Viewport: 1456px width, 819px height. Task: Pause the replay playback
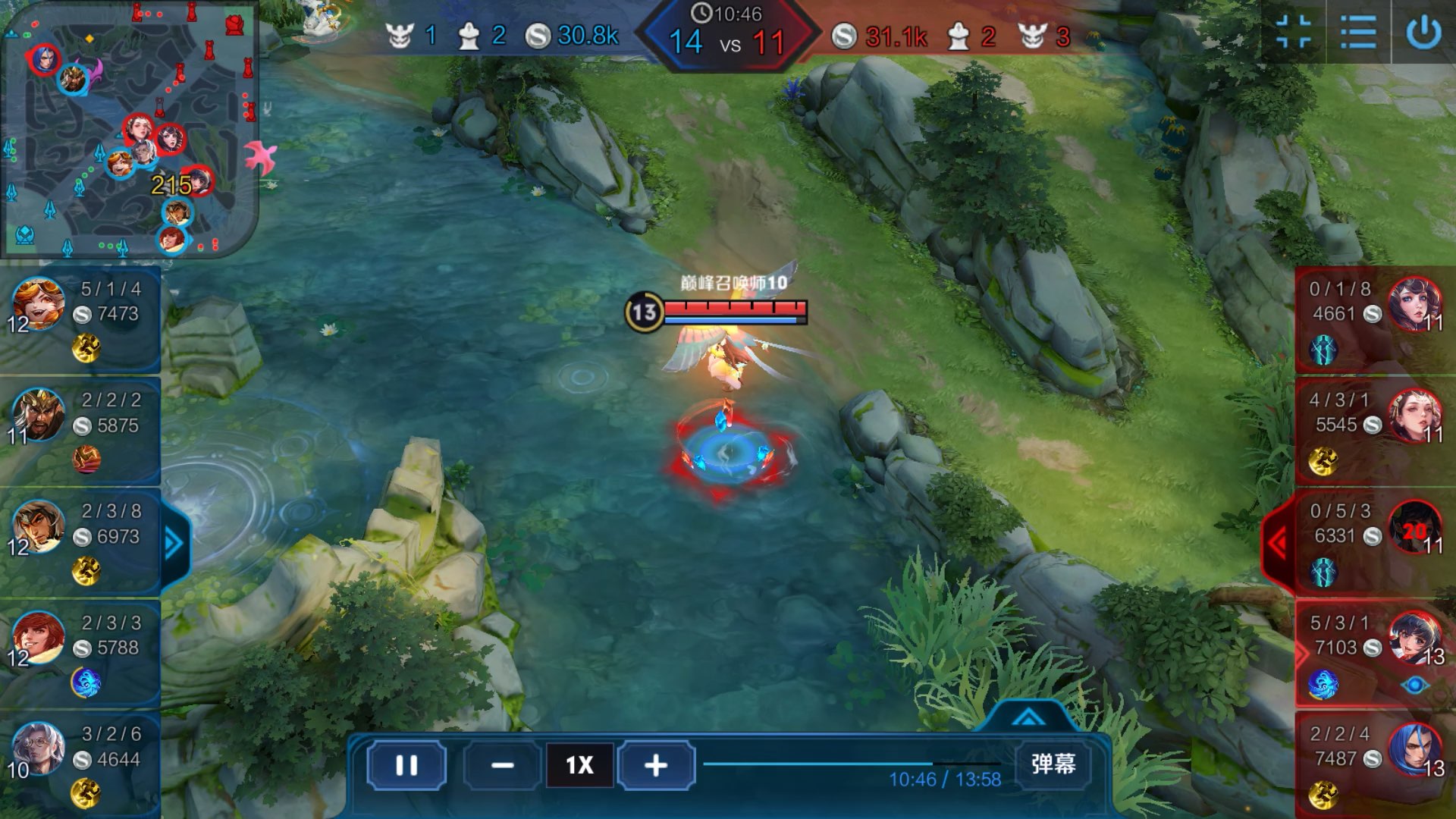click(x=406, y=765)
